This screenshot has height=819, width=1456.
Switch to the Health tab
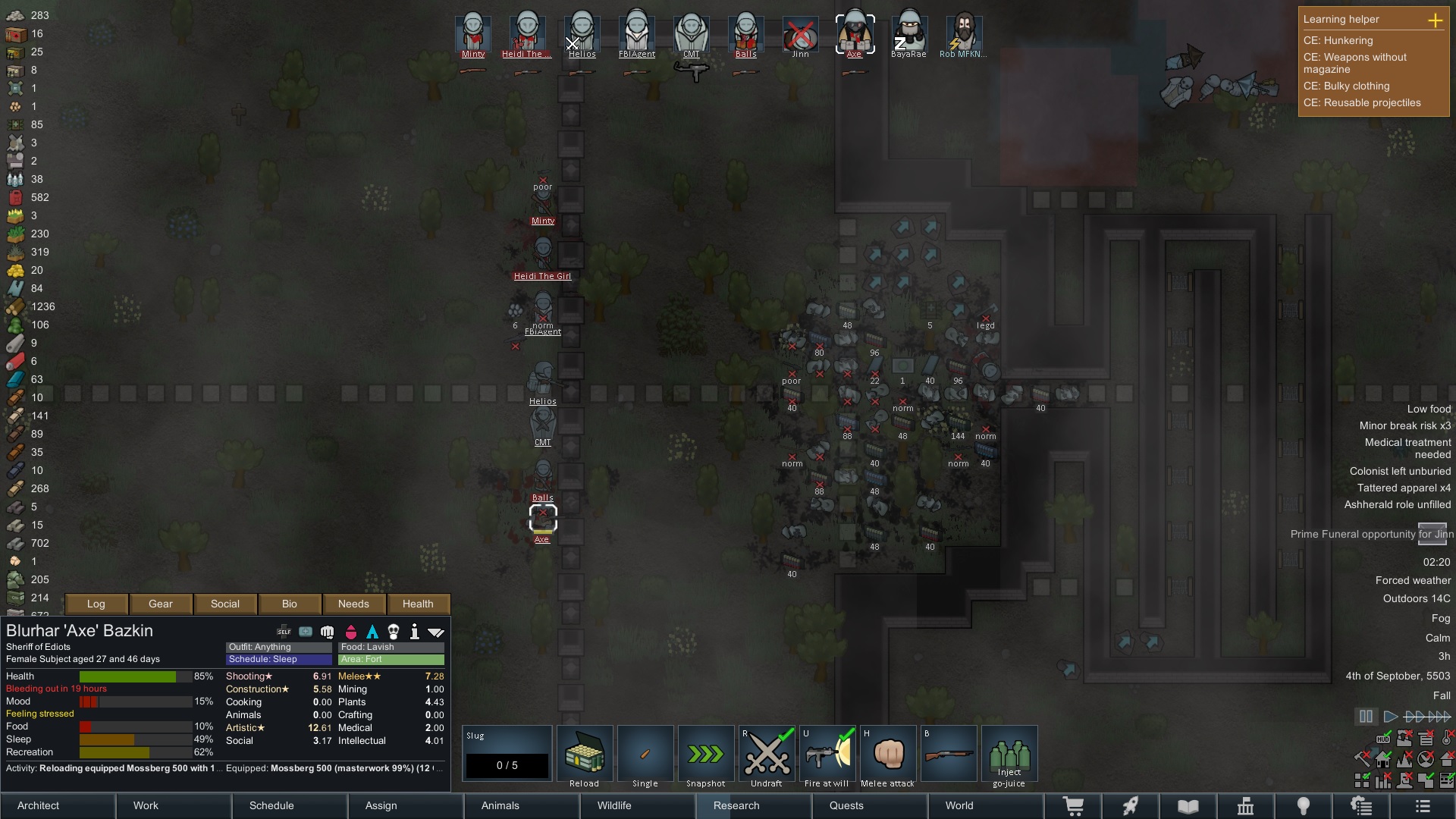[x=418, y=604]
